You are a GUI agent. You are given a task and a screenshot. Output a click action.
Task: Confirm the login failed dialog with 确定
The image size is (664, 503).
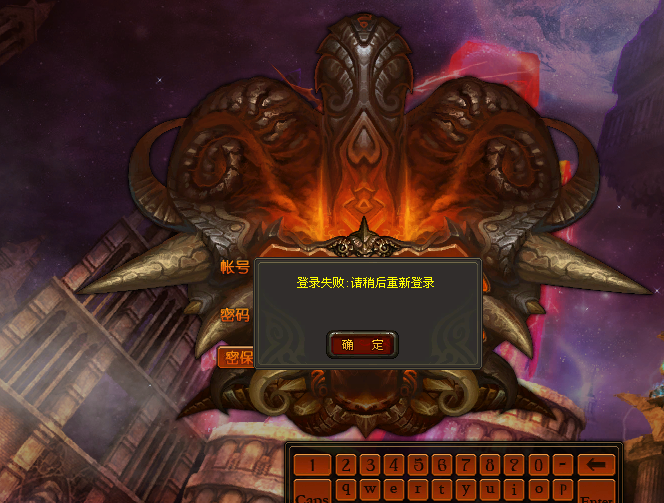pos(362,345)
